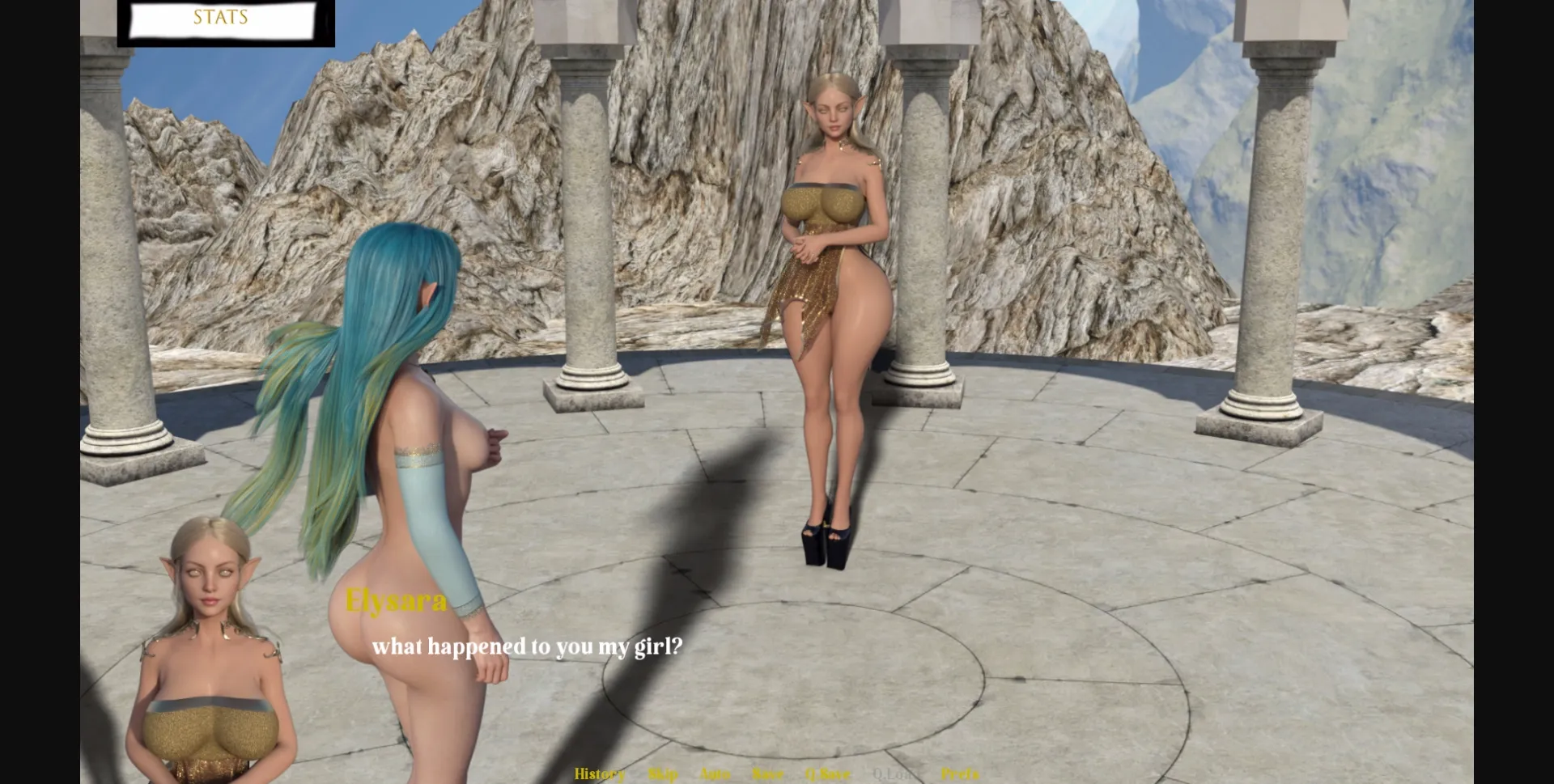Click Auto in the quick menu

[x=715, y=774]
